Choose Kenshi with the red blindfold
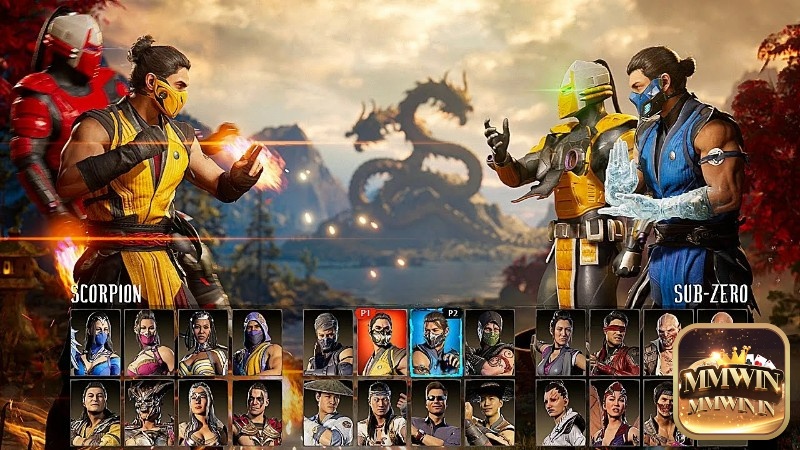The height and width of the screenshot is (450, 800). (x=614, y=342)
